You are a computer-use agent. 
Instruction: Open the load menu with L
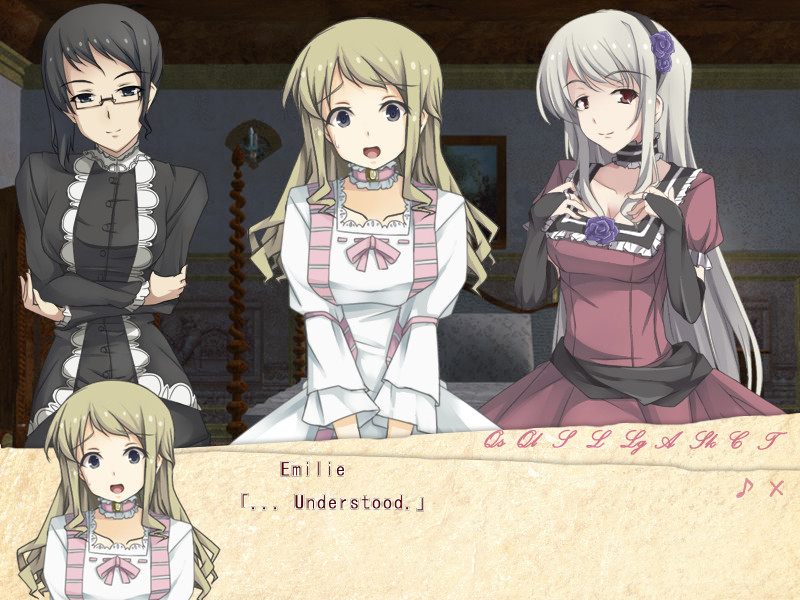pos(597,440)
